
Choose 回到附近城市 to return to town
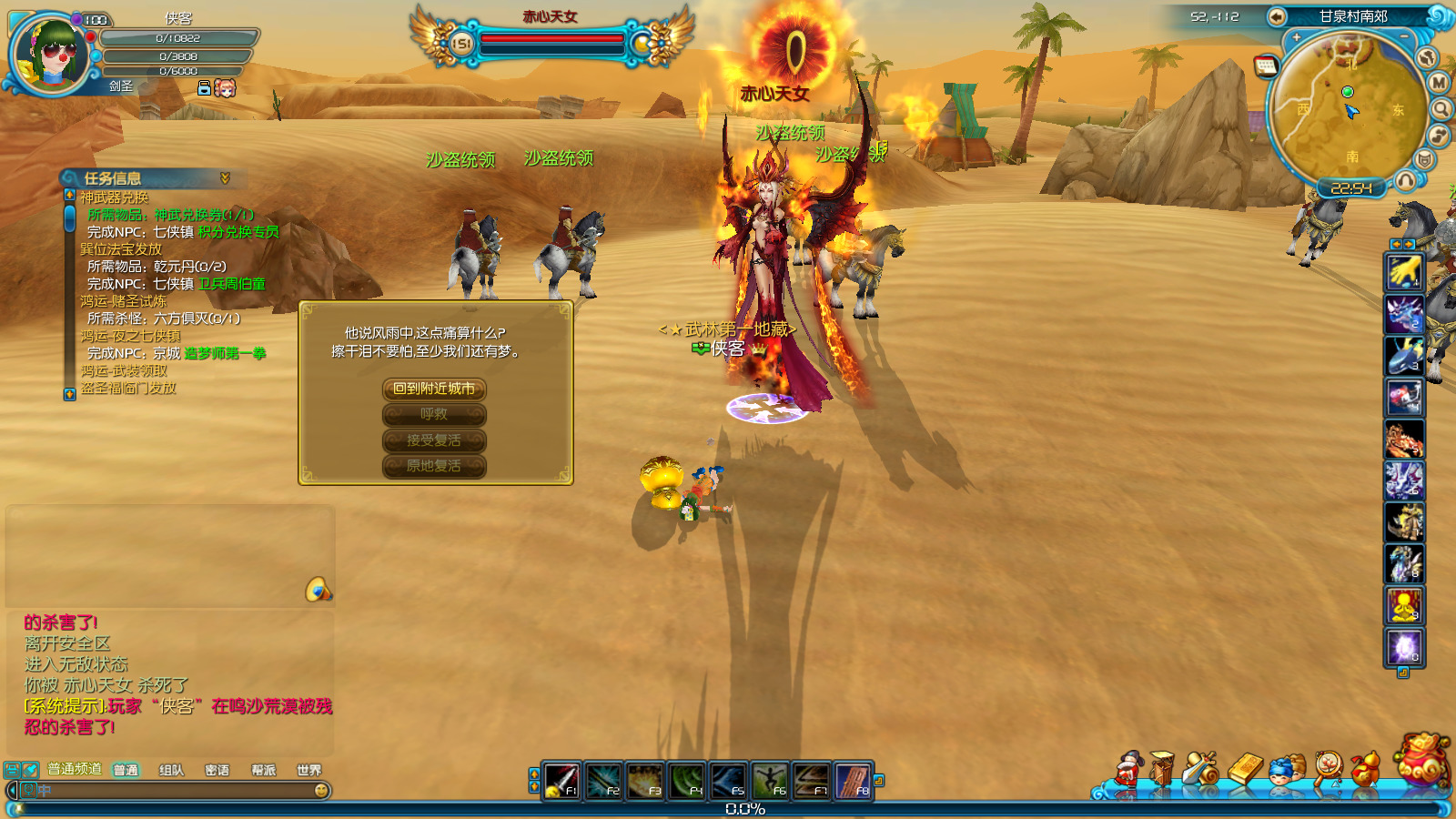(434, 389)
